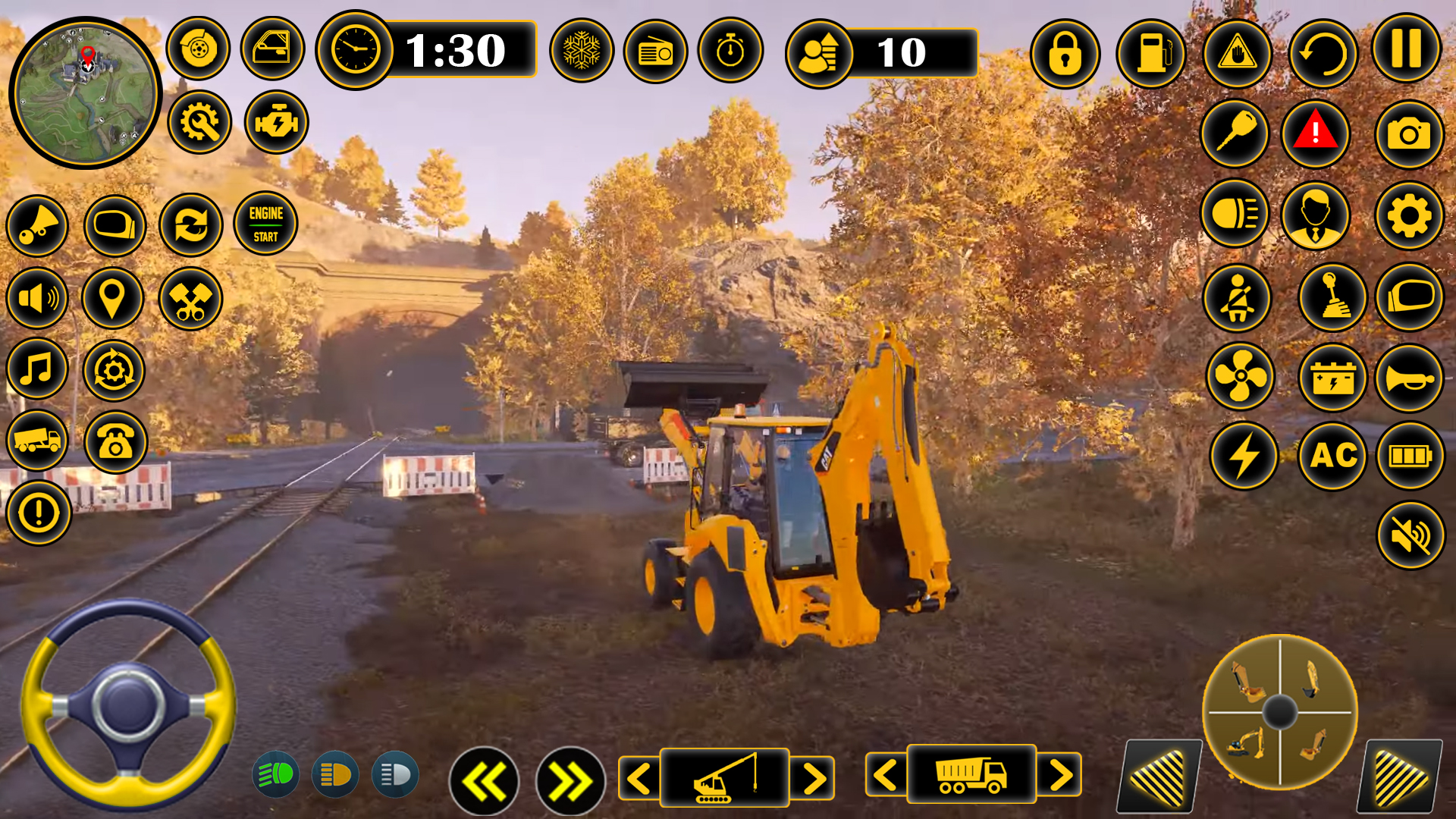Open the gear settings icon
Image resolution: width=1456 pixels, height=819 pixels.
[1409, 216]
